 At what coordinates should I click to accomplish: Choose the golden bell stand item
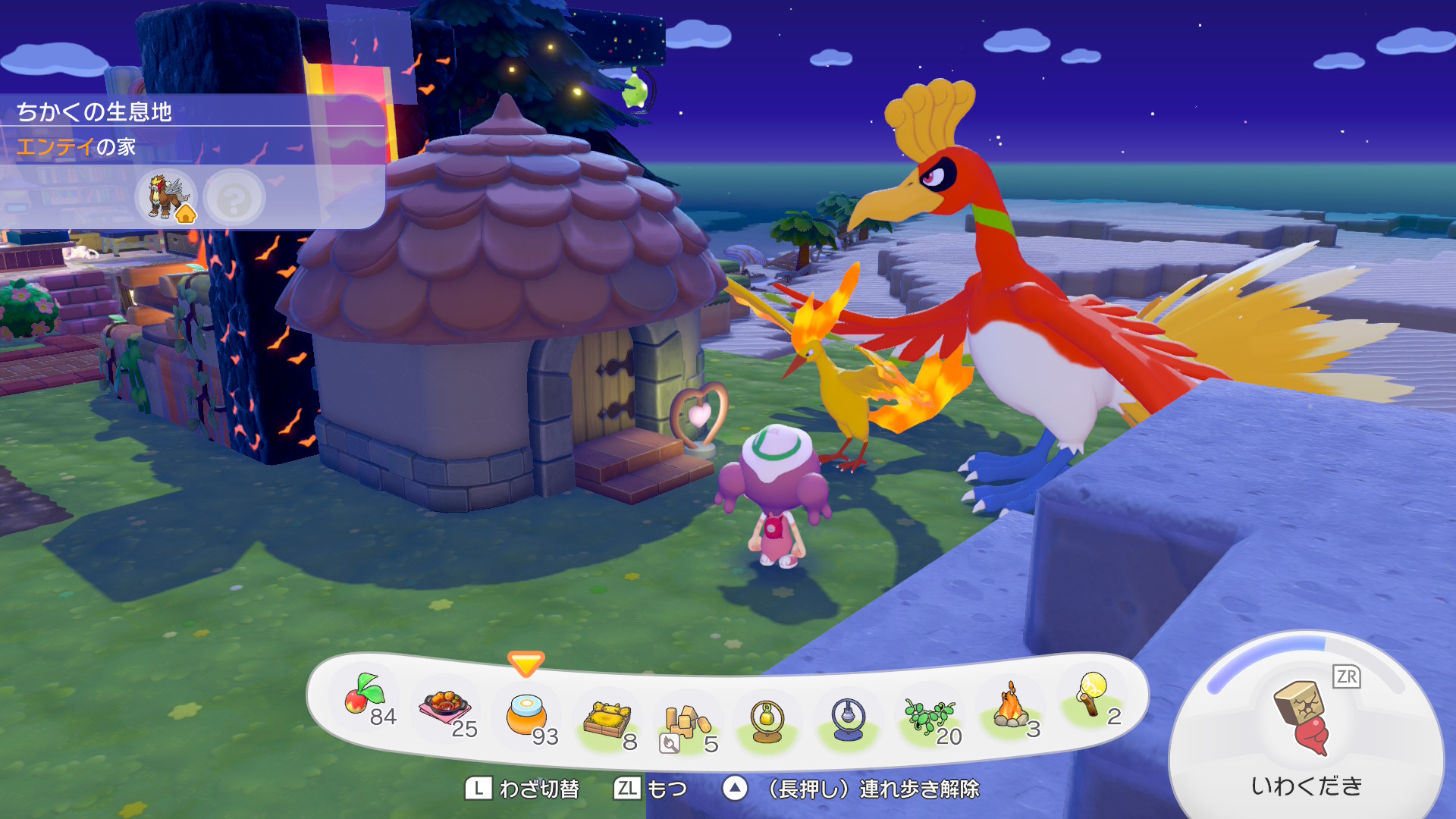coord(767,721)
